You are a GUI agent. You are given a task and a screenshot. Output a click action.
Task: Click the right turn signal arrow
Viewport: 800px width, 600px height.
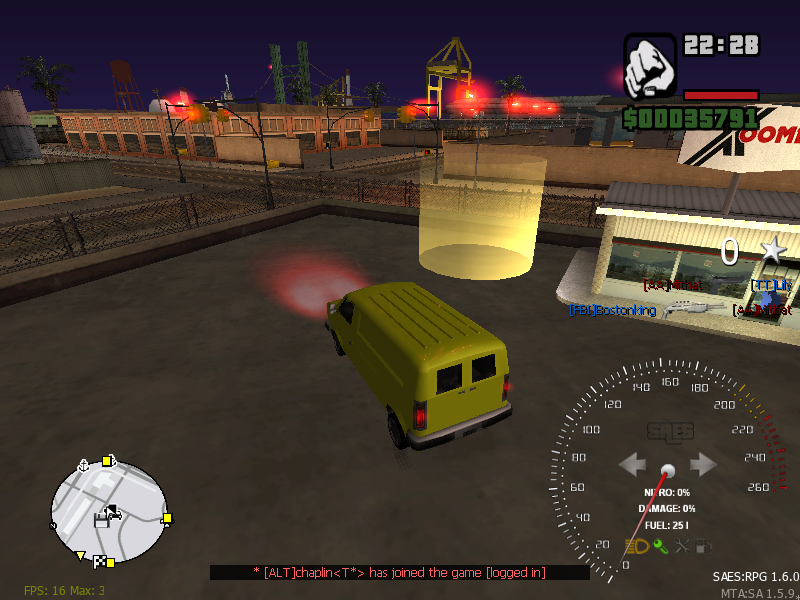(703, 465)
